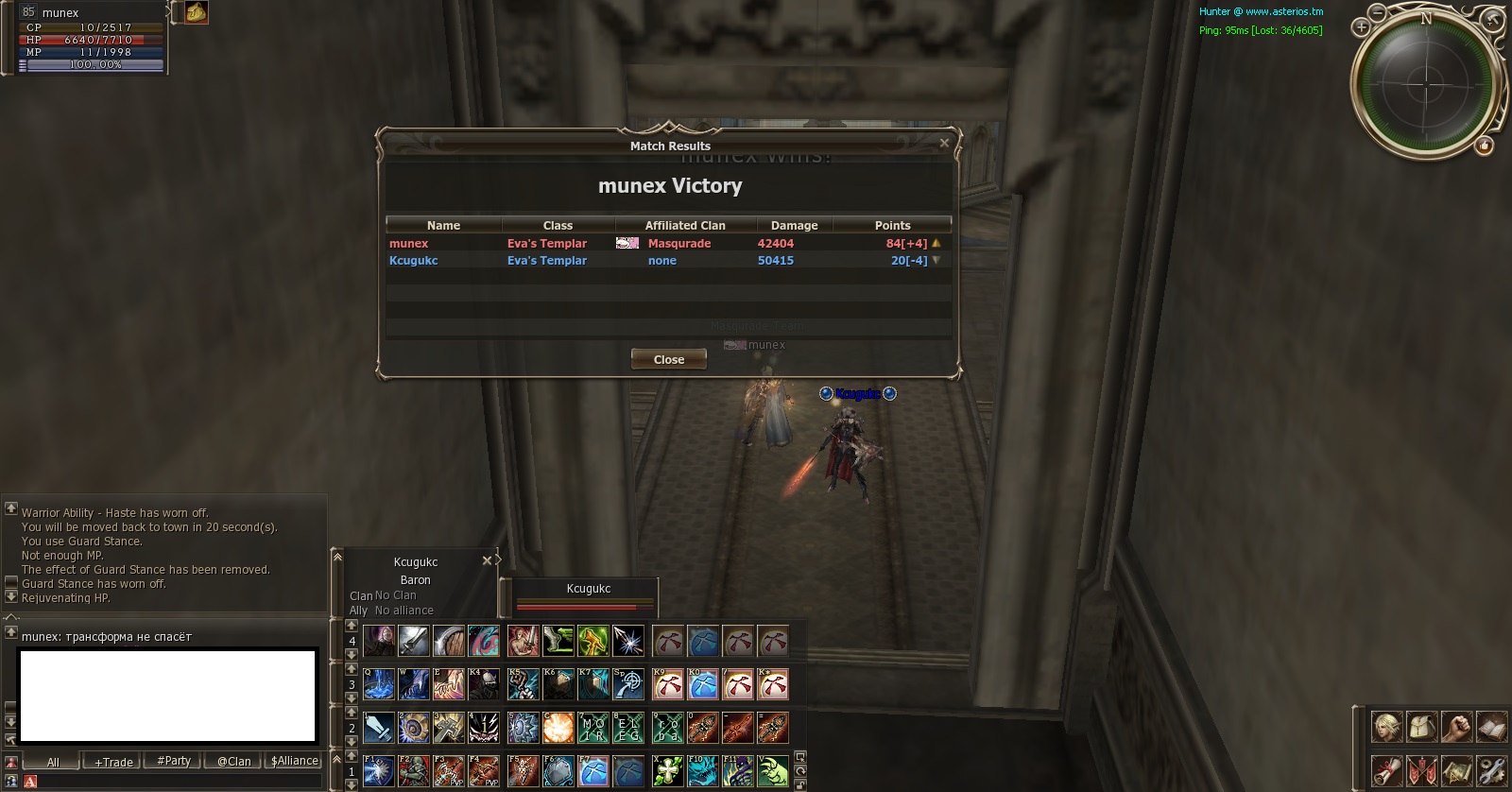Switch chat to the @Clan tab
This screenshot has width=1512, height=792.
click(234, 761)
